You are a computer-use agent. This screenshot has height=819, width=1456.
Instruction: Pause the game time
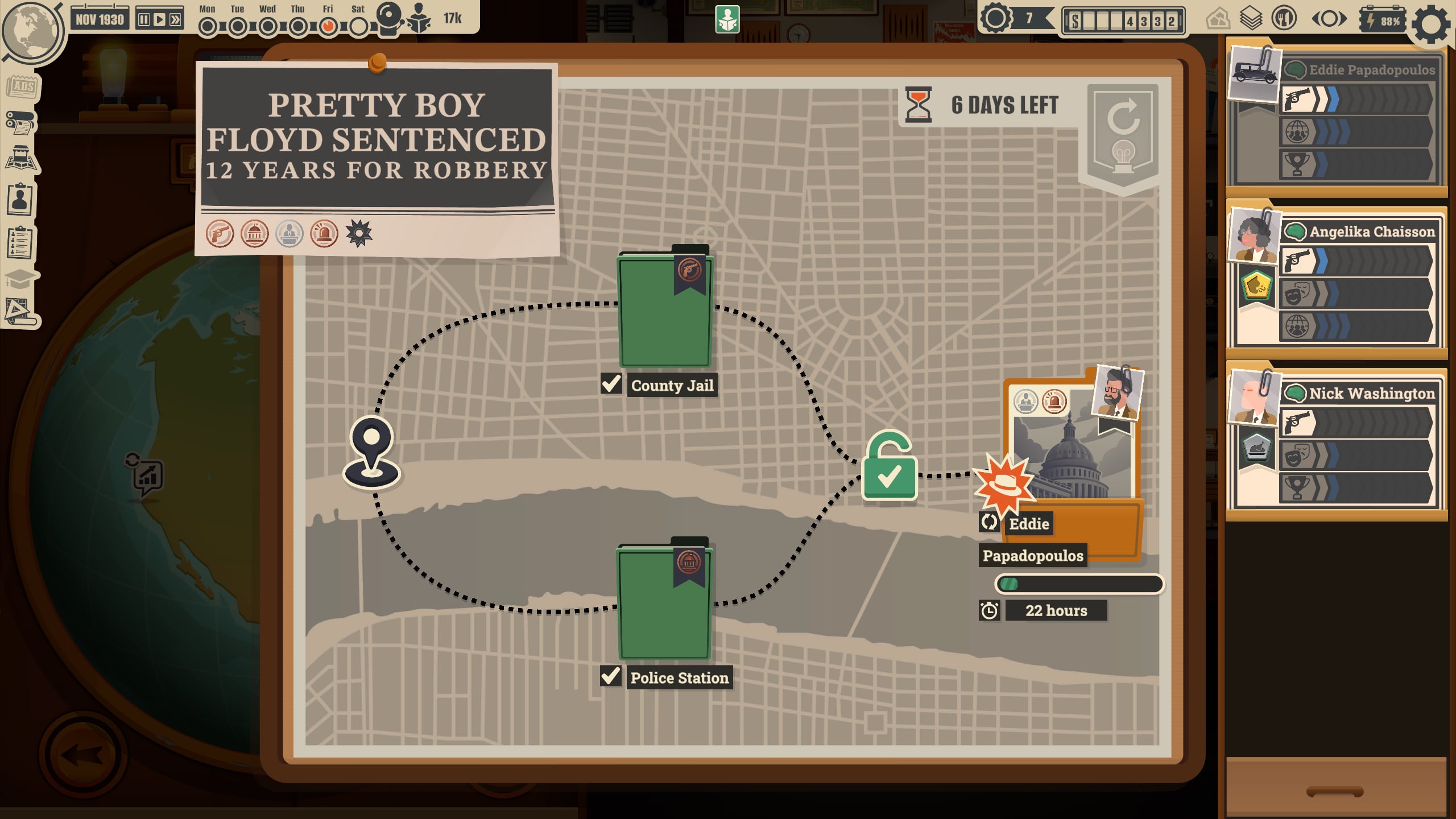pos(144,20)
